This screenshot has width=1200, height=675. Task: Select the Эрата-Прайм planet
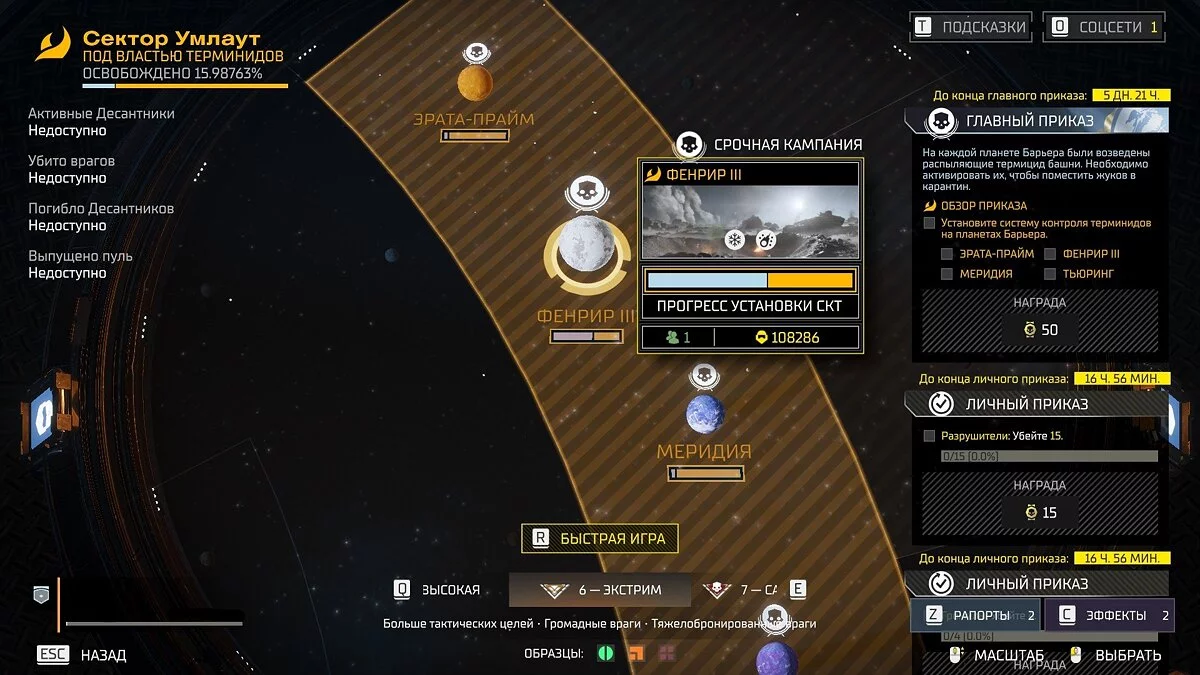coord(475,83)
